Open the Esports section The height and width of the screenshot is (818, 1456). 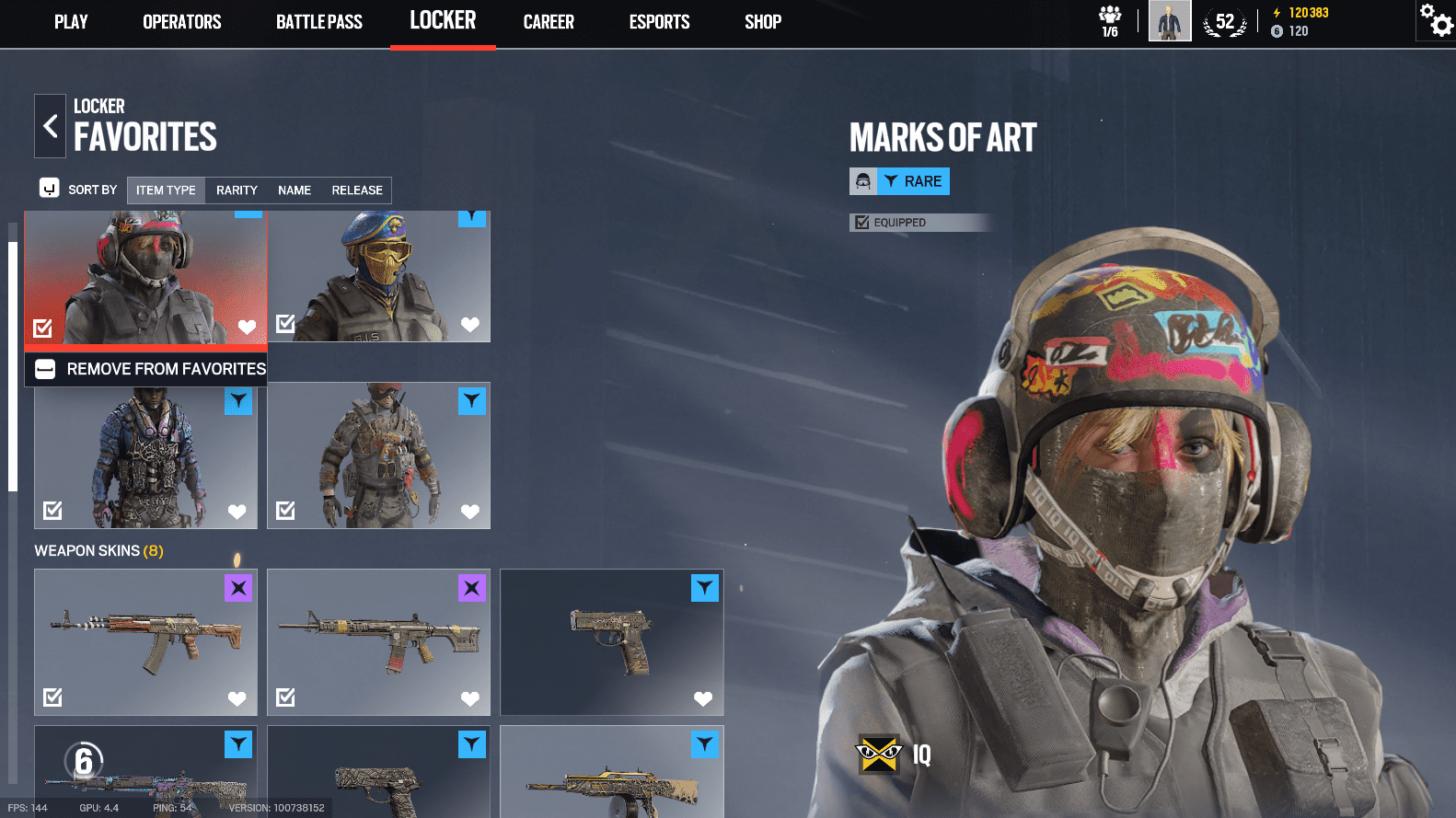[659, 22]
